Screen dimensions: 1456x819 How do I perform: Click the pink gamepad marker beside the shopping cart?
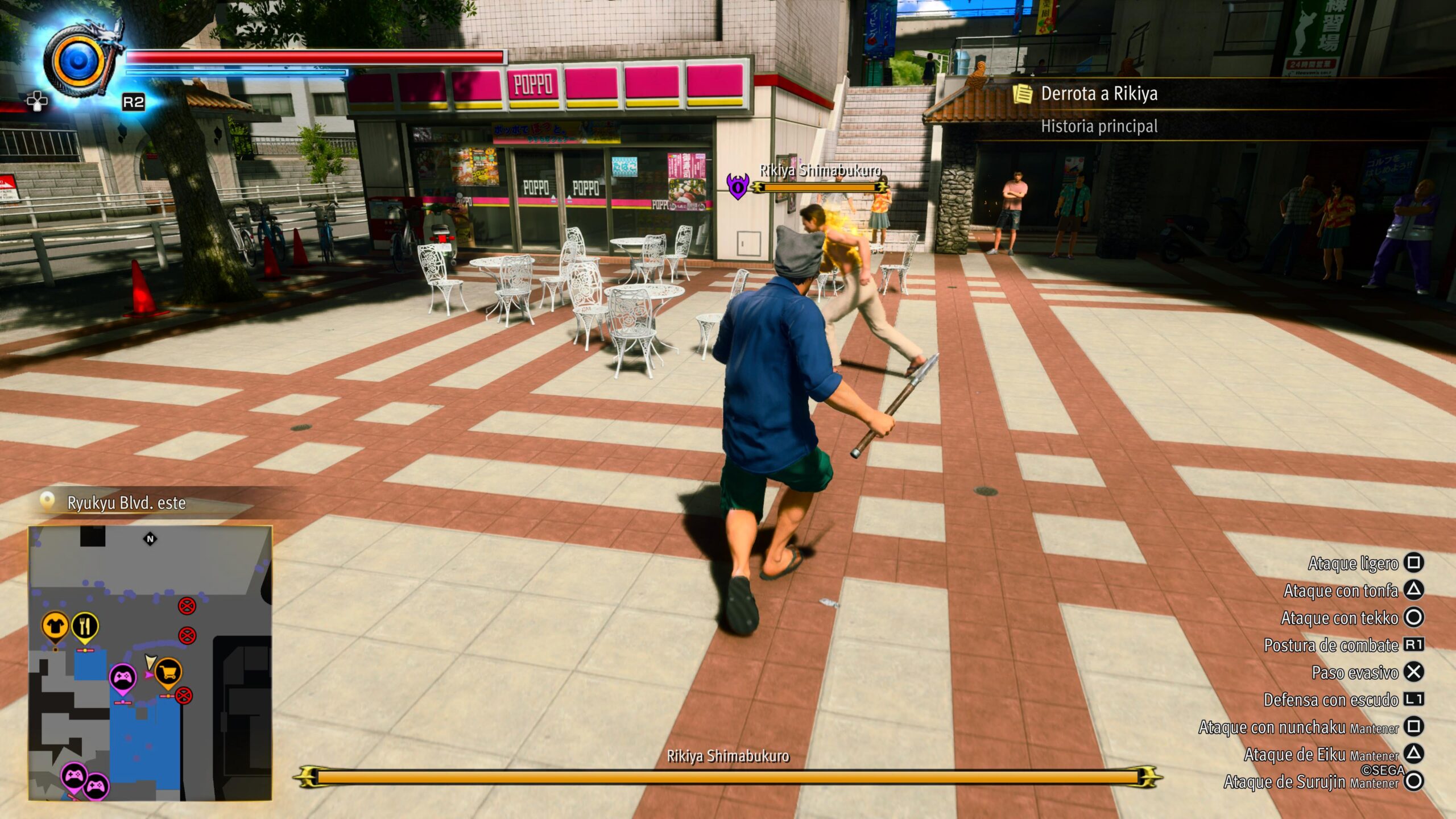click(x=123, y=677)
